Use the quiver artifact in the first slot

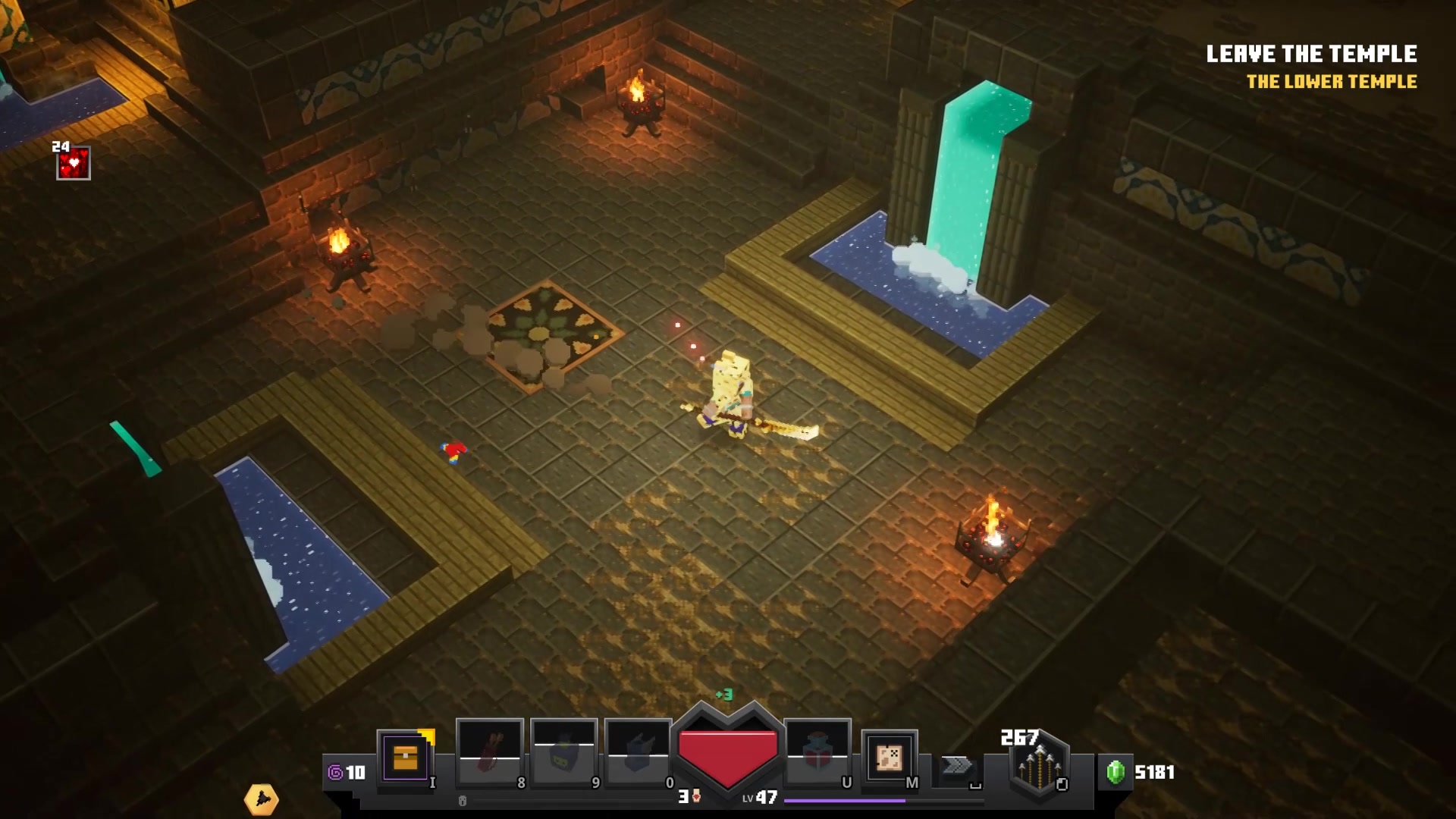click(x=490, y=753)
